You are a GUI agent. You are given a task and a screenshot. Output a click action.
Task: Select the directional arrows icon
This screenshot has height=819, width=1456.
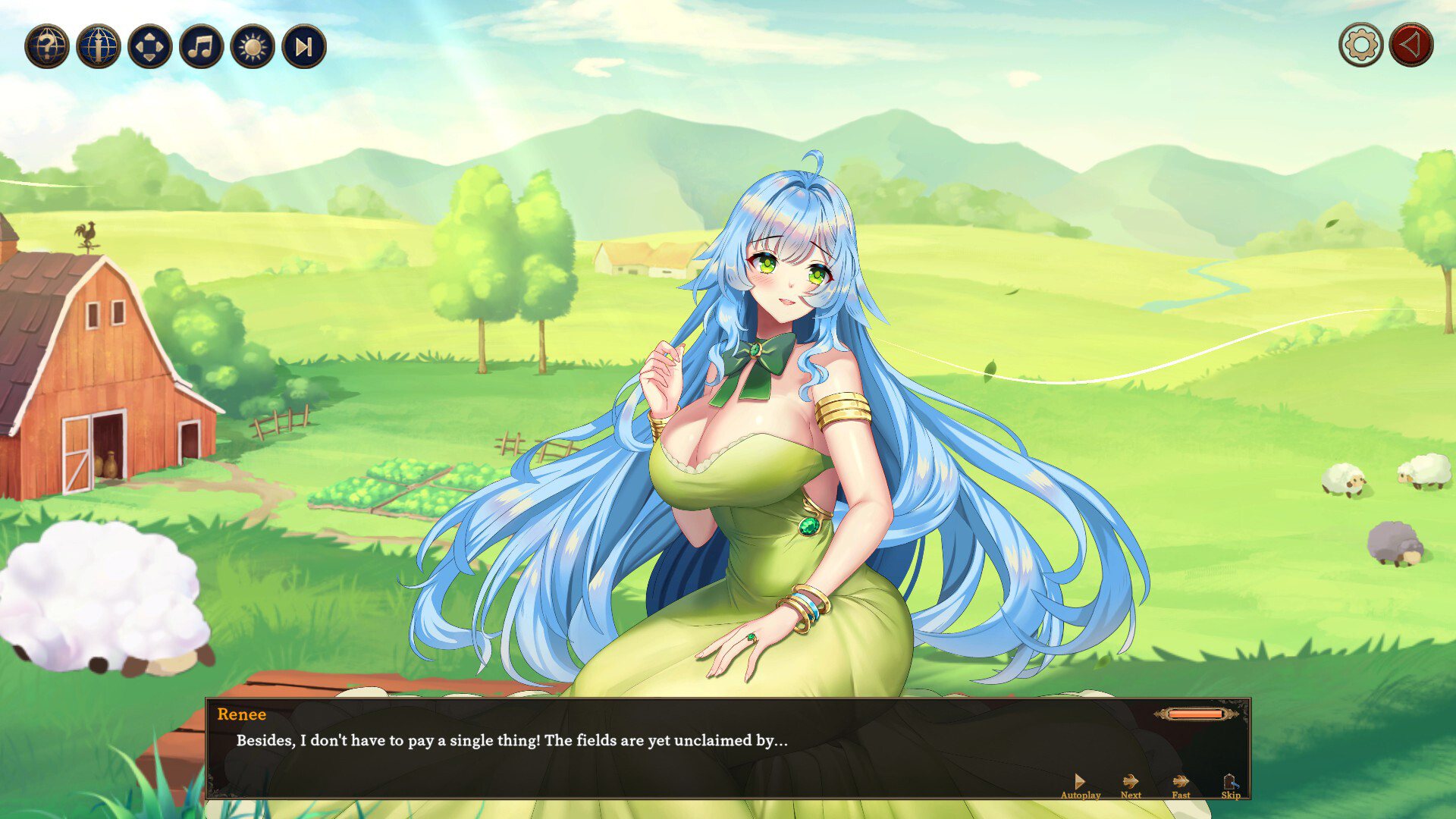click(x=148, y=48)
